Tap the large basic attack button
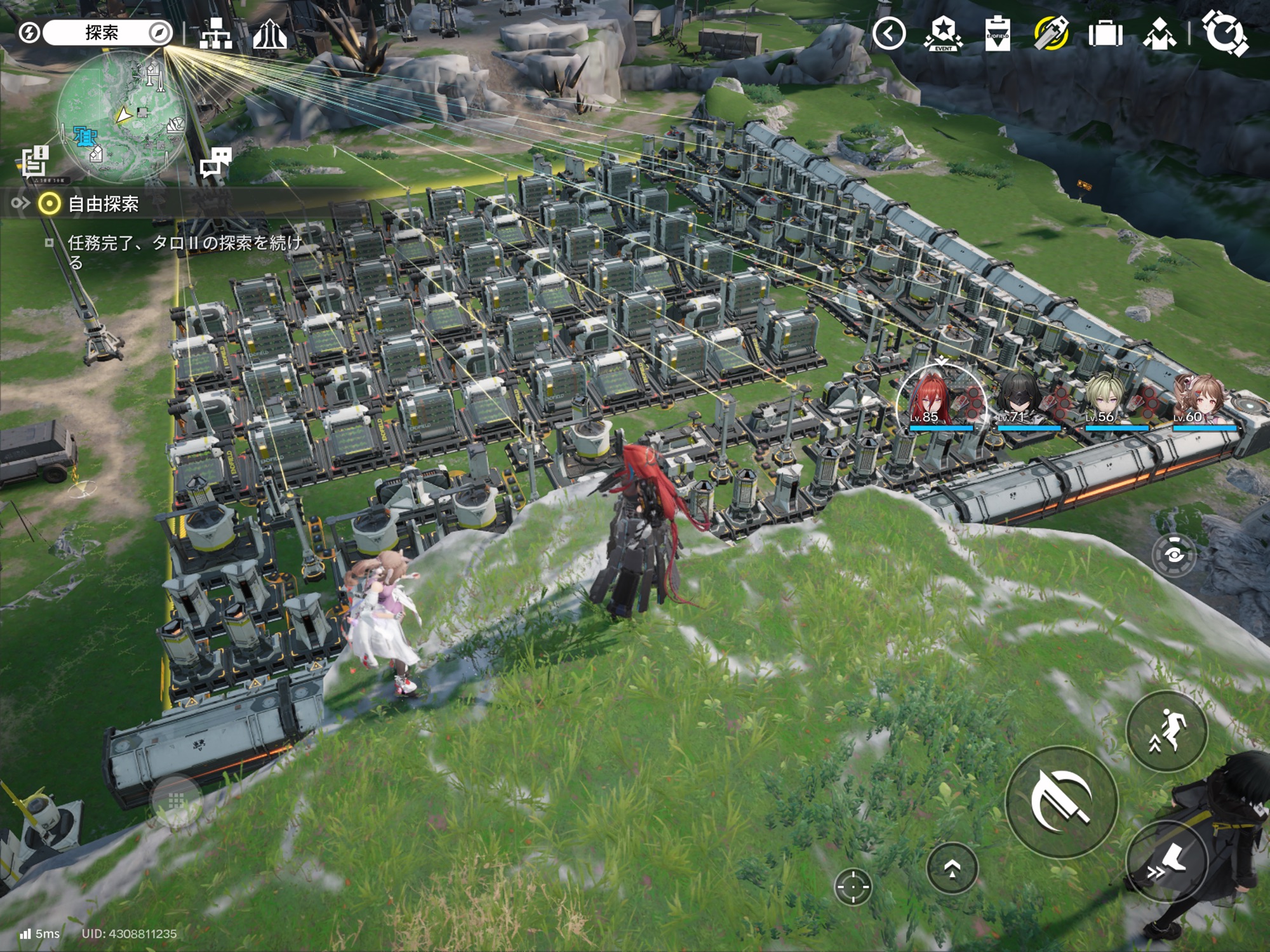This screenshot has height=952, width=1270. click(1060, 801)
